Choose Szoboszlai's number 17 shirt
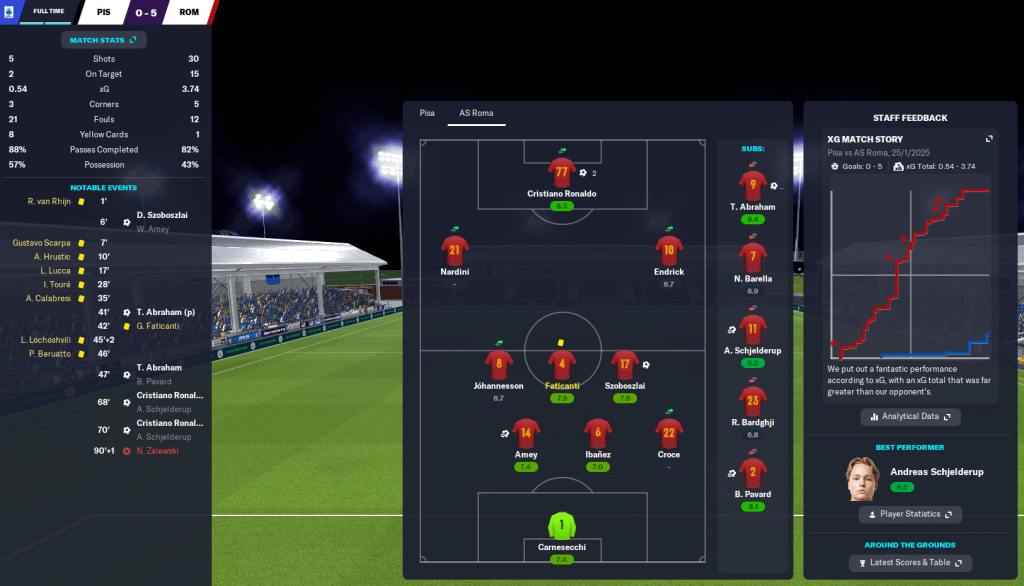 tap(624, 364)
